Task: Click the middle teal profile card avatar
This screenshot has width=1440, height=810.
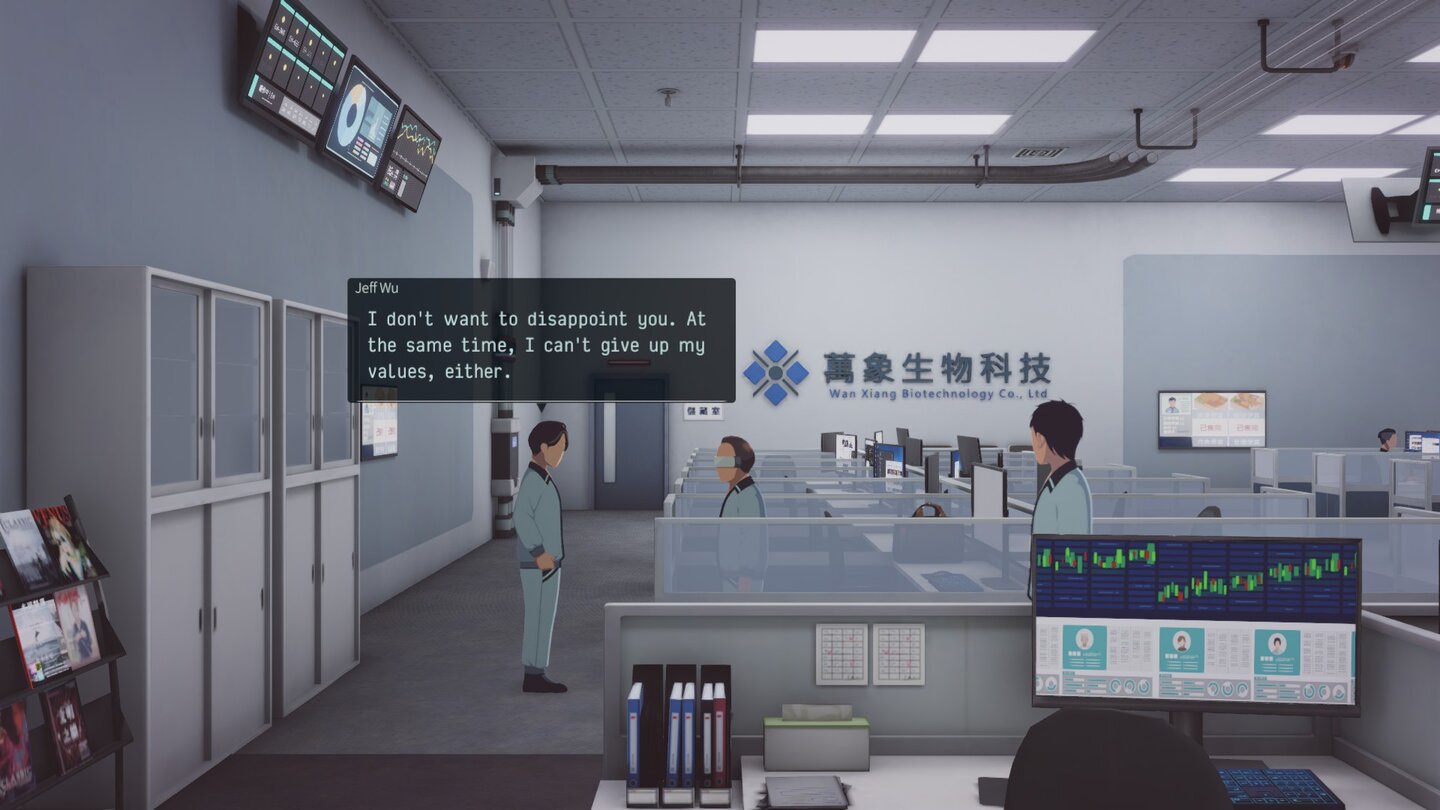Action: 1181,641
